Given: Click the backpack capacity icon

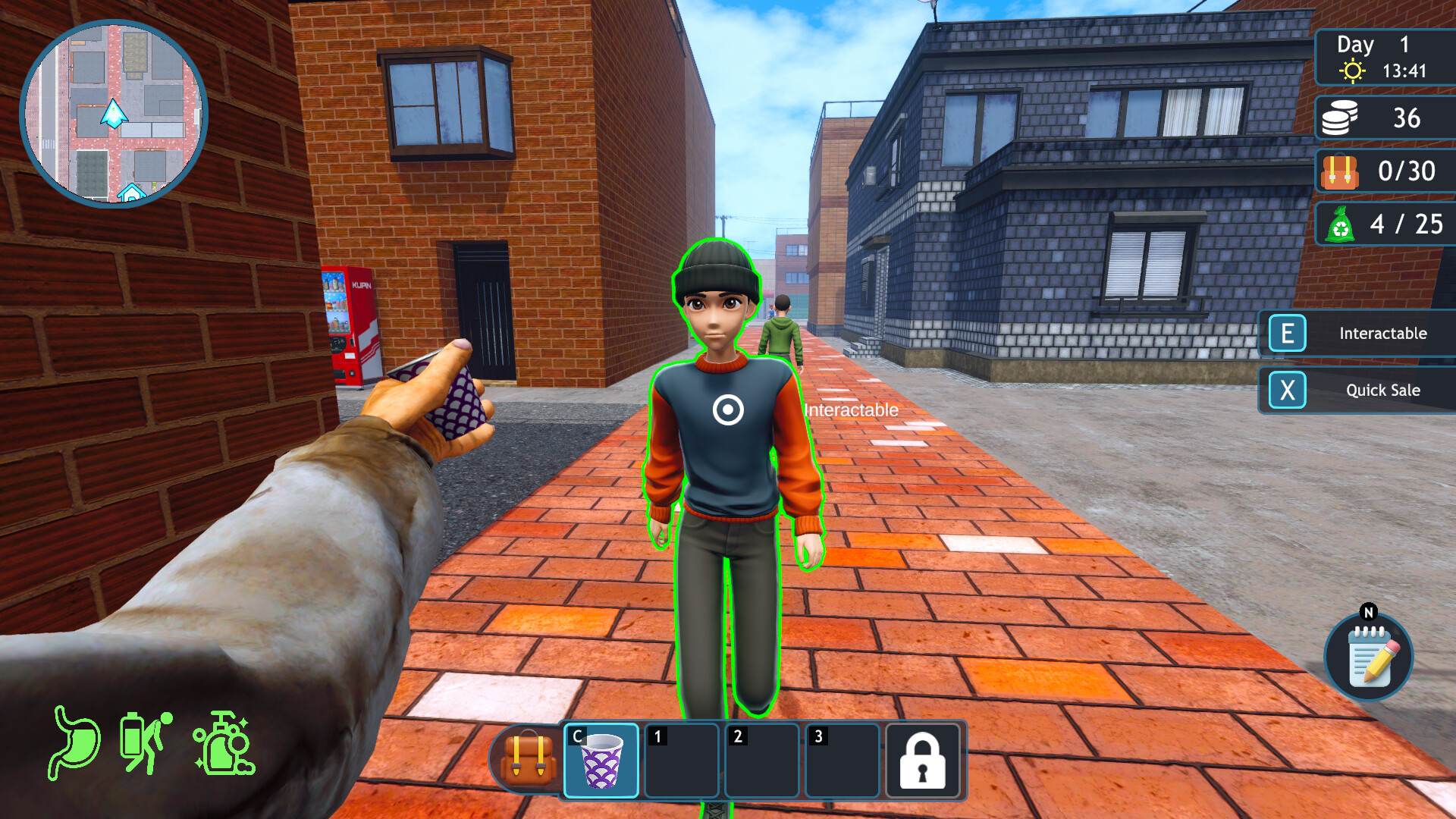Looking at the screenshot, I should click(x=1339, y=171).
